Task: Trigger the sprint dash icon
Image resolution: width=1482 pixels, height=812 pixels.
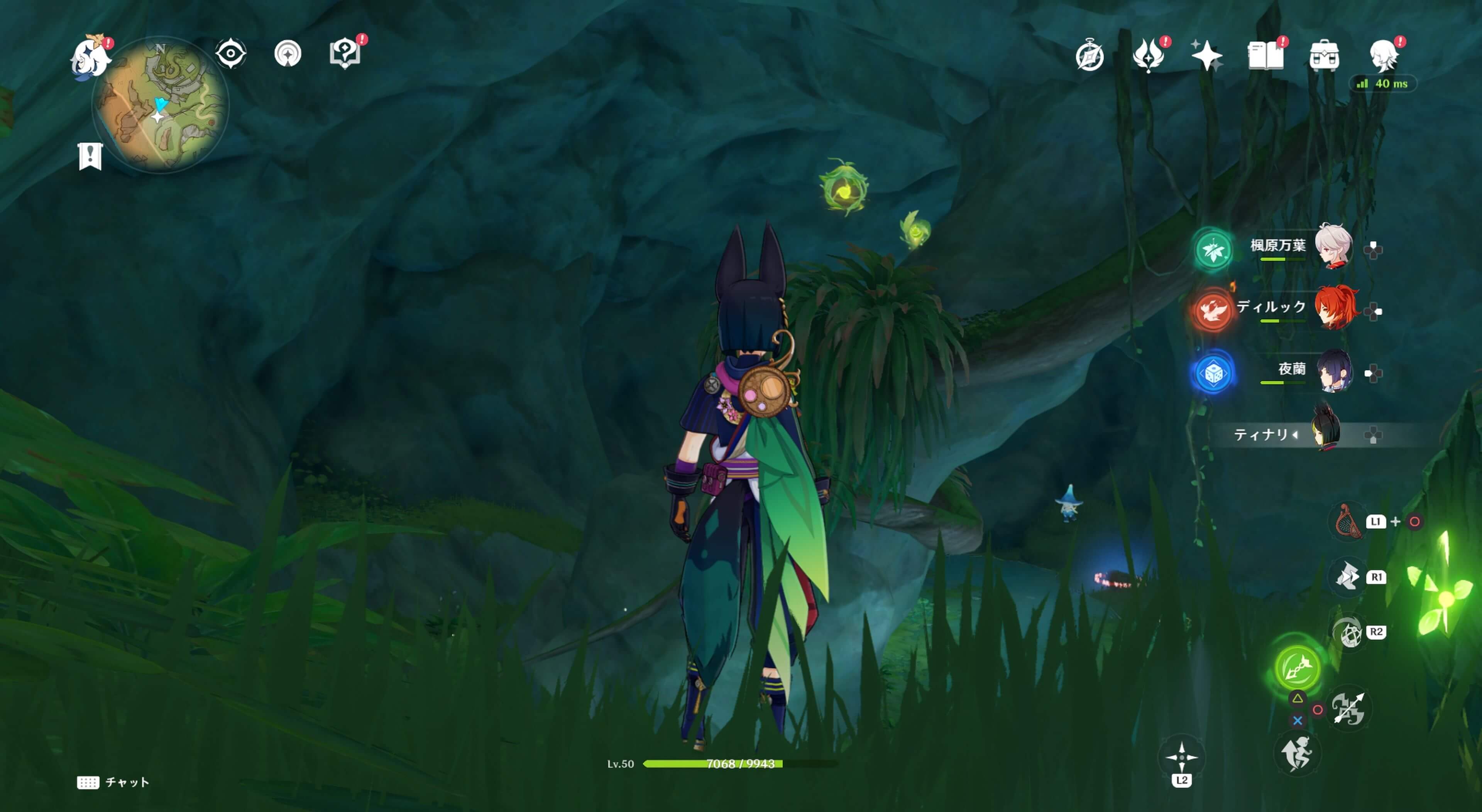Action: pyautogui.click(x=1297, y=754)
